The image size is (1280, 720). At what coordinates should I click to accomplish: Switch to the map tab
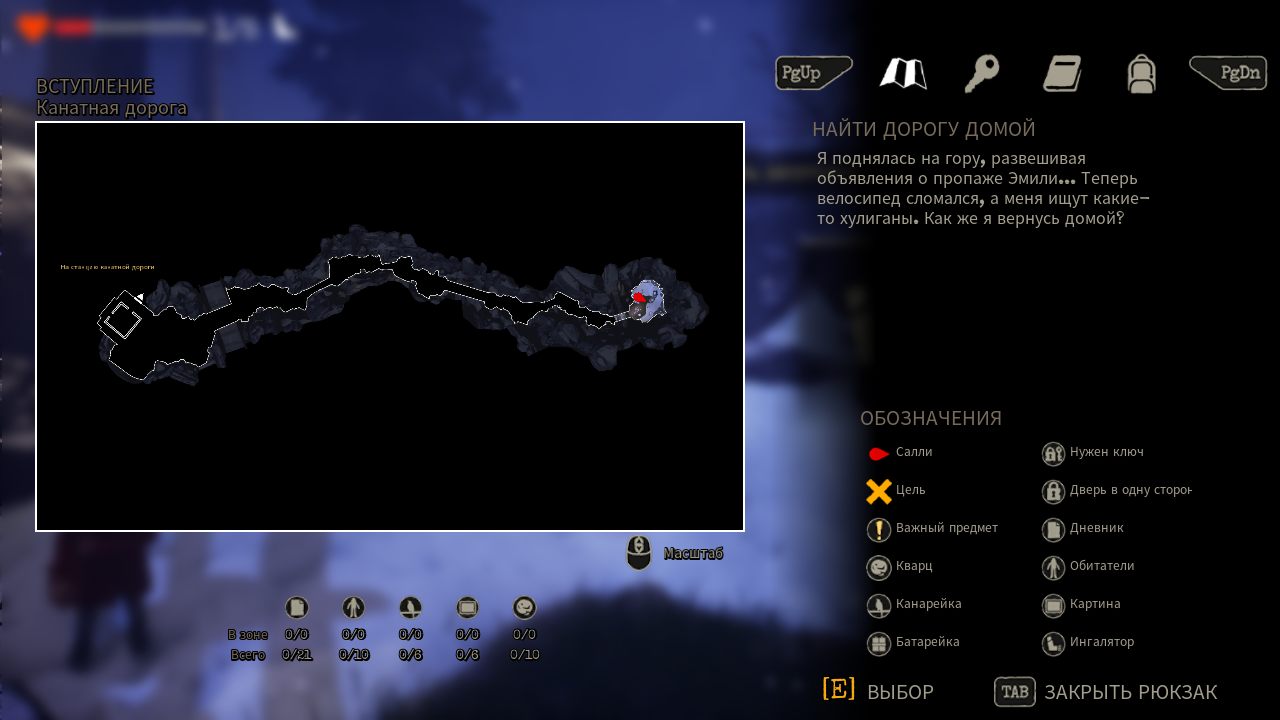coord(903,73)
